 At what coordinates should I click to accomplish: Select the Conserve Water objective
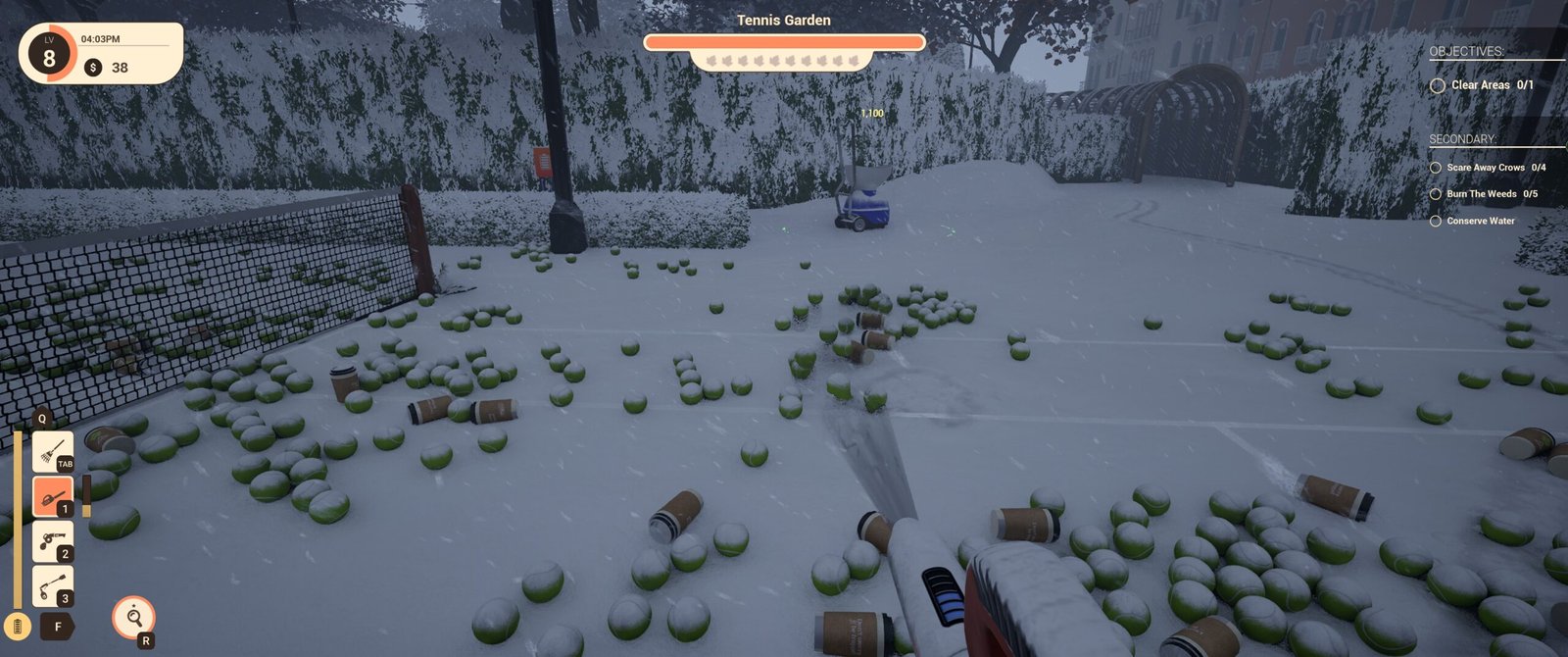click(x=1472, y=221)
